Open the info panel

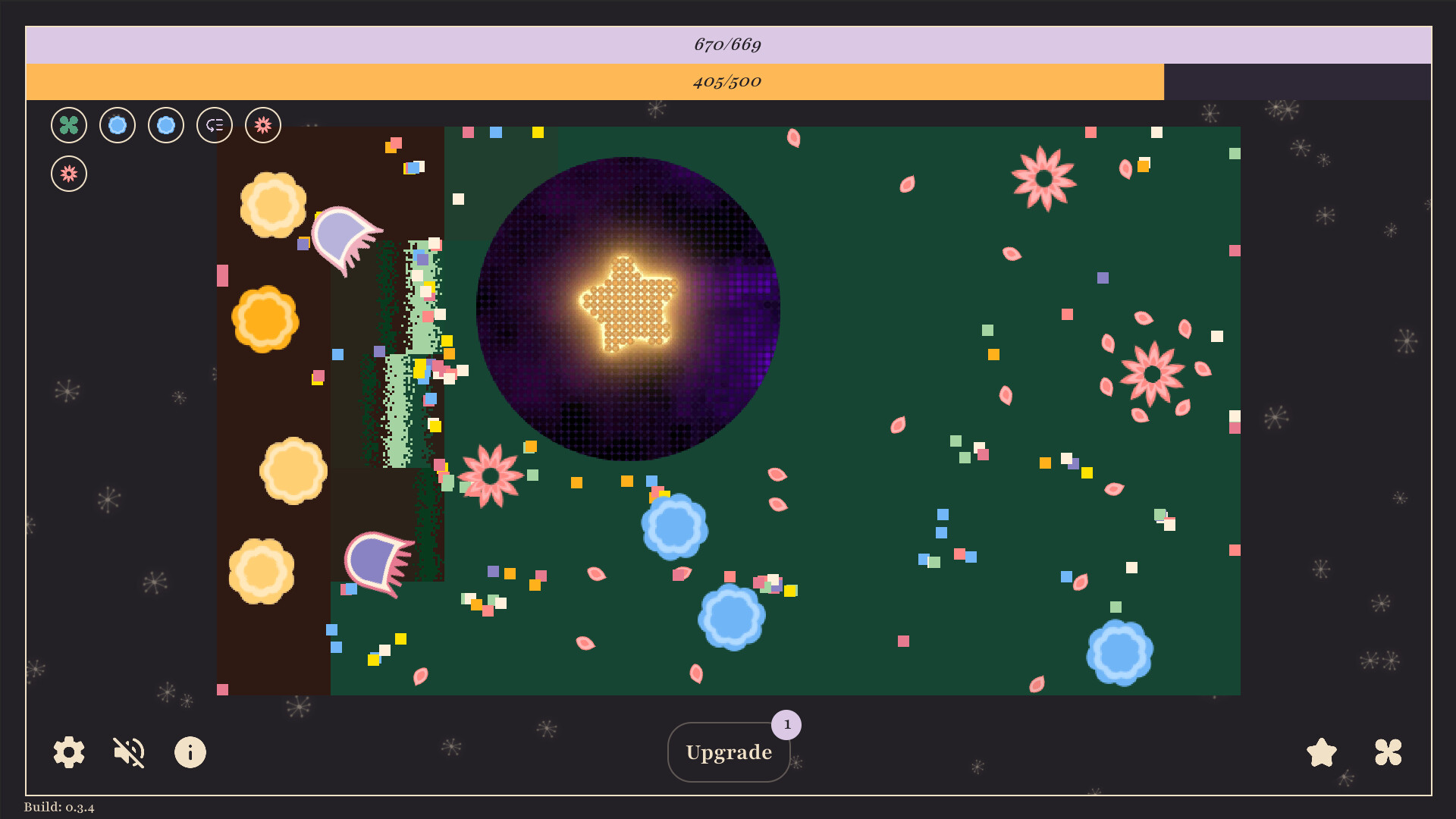pos(190,752)
